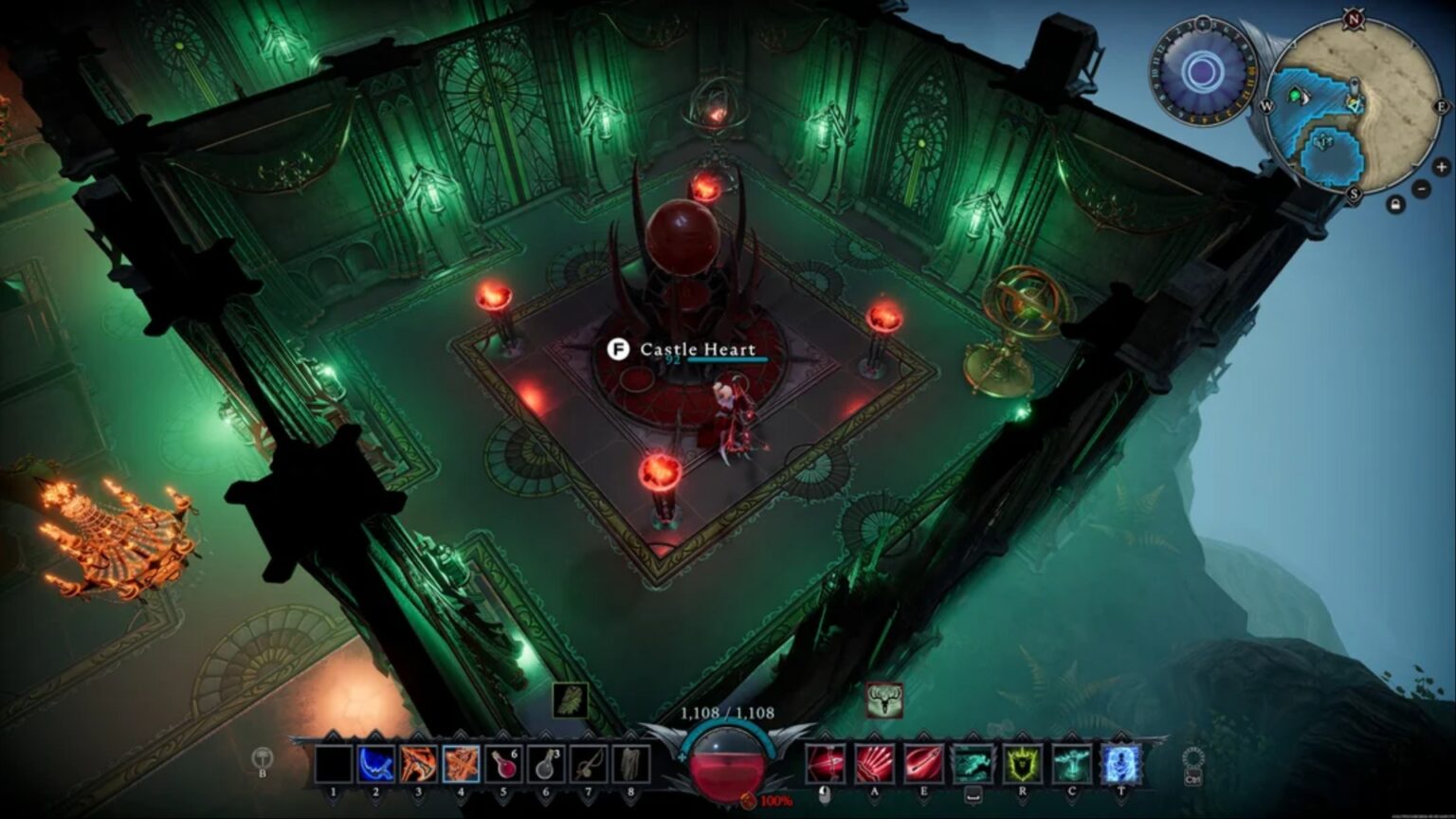
Task: Toggle the minimap lock padlock
Action: (x=1396, y=204)
